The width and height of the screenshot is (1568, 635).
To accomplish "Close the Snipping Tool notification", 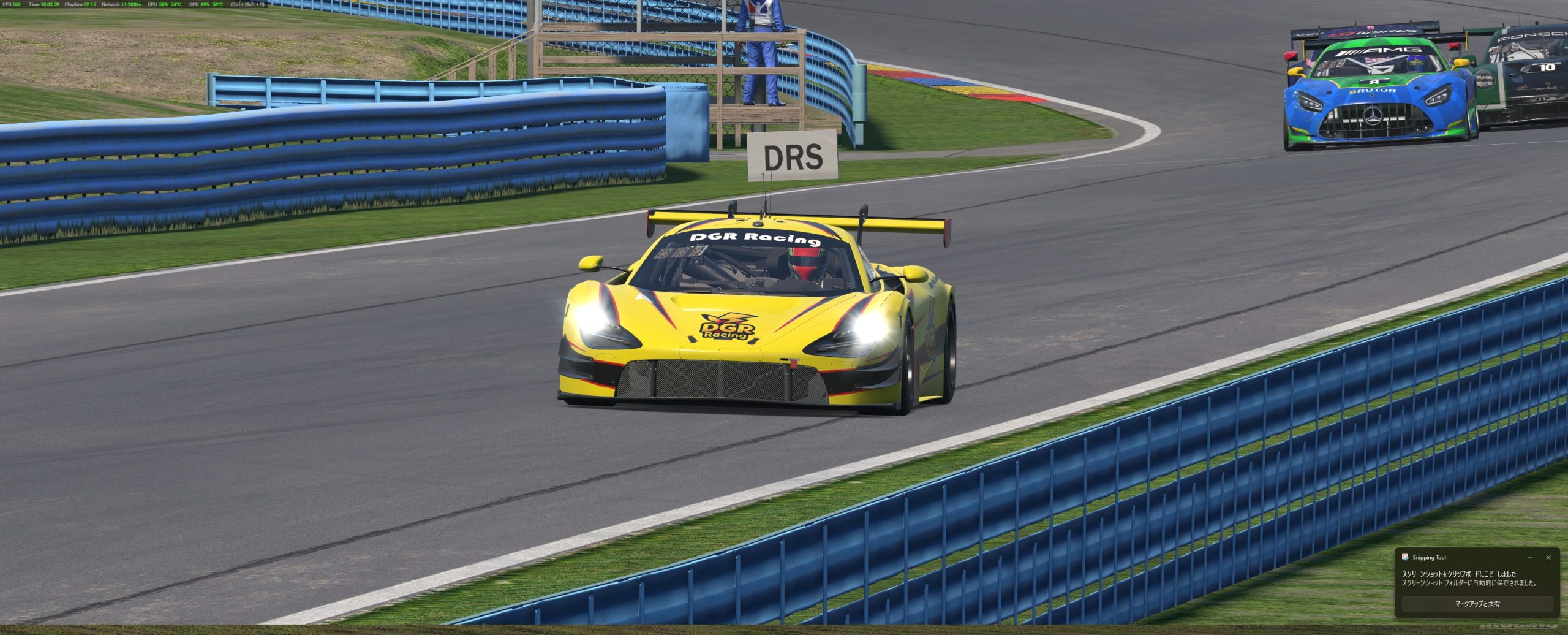I will pos(1548,558).
